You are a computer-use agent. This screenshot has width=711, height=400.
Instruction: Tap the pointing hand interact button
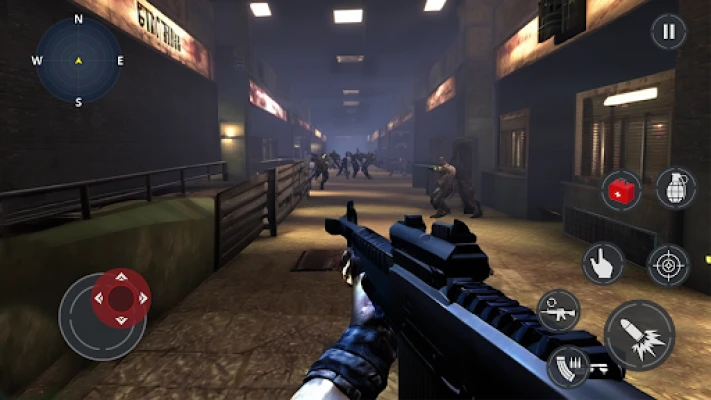pos(603,263)
